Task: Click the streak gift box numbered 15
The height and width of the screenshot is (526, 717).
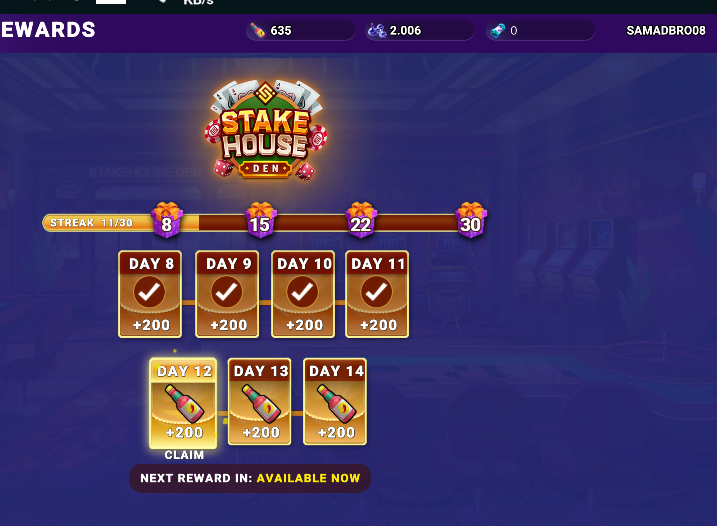Action: coord(260,220)
